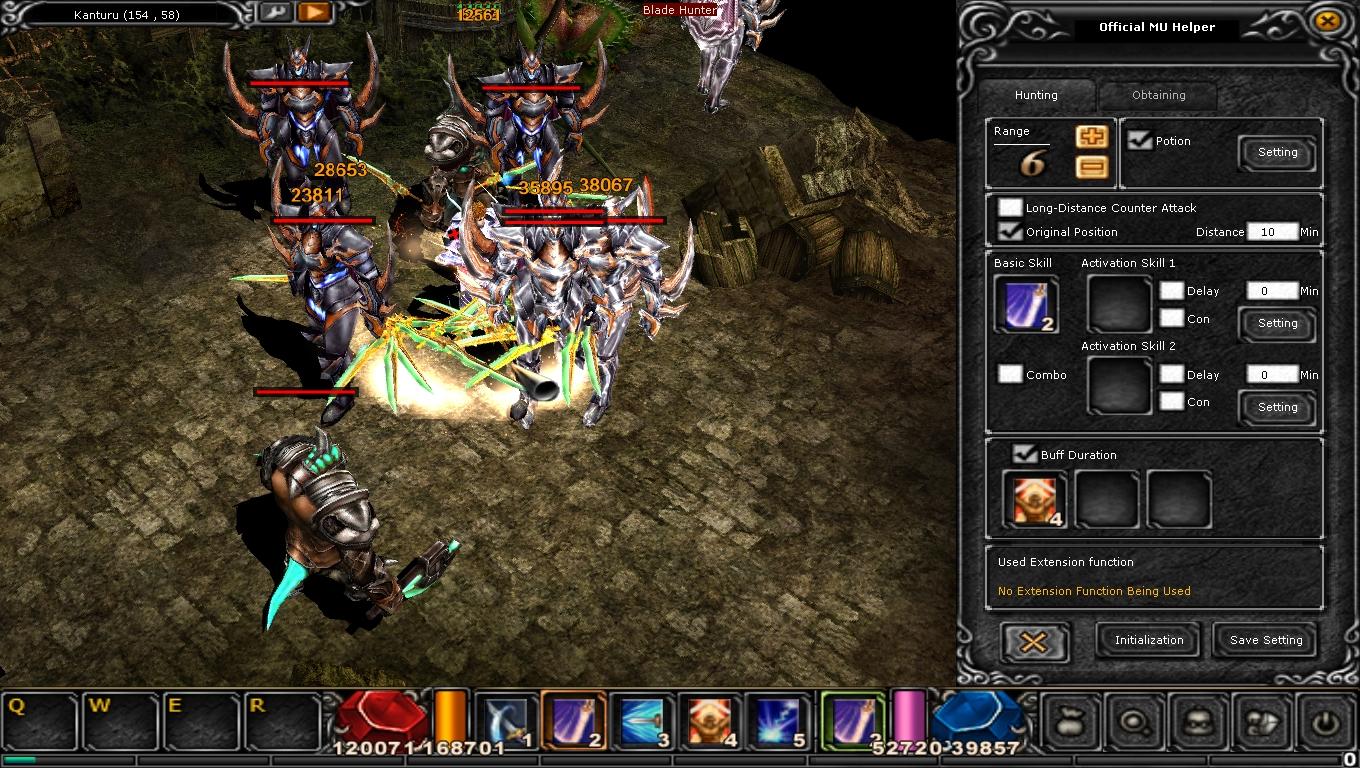
Task: Increase hunting range with plus button
Action: (1091, 138)
